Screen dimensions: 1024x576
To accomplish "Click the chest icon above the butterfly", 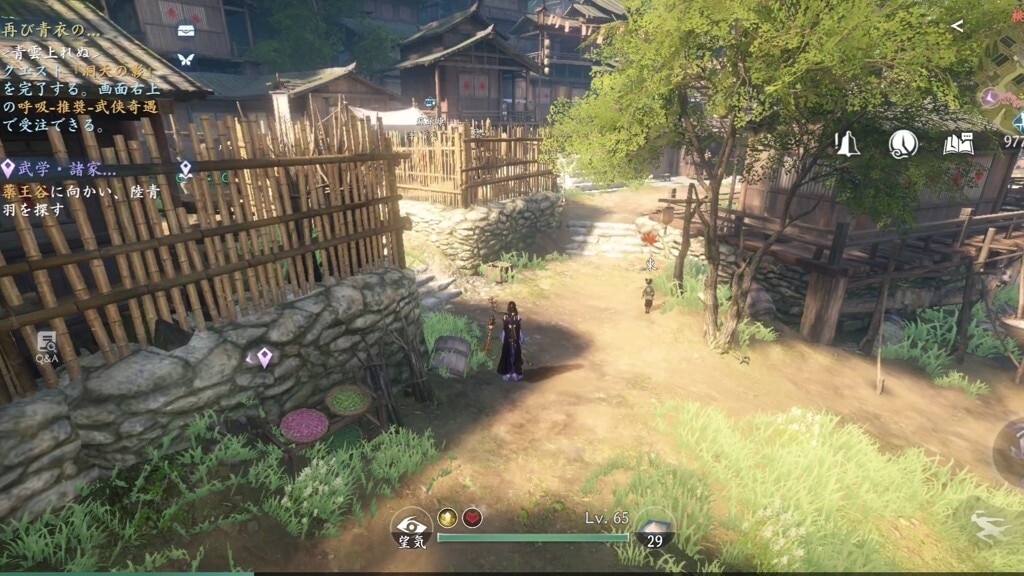I will point(185,30).
